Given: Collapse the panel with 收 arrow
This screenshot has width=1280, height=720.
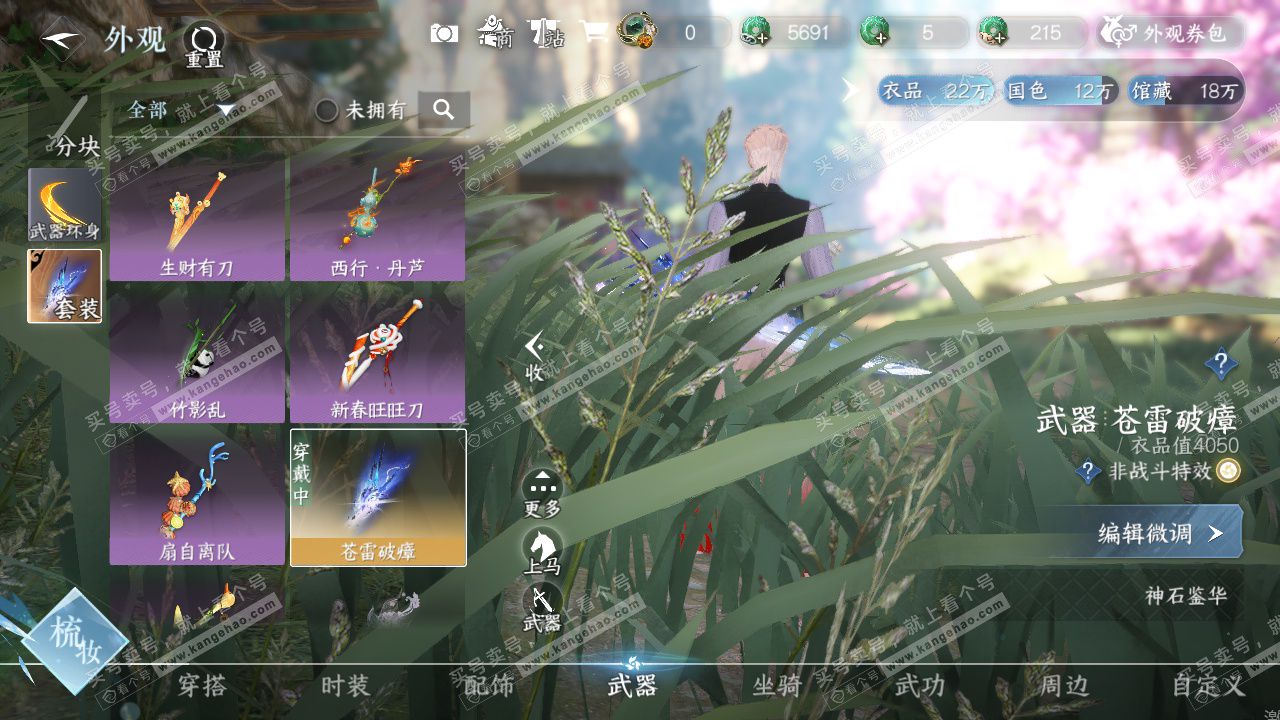Looking at the screenshot, I should tap(536, 356).
